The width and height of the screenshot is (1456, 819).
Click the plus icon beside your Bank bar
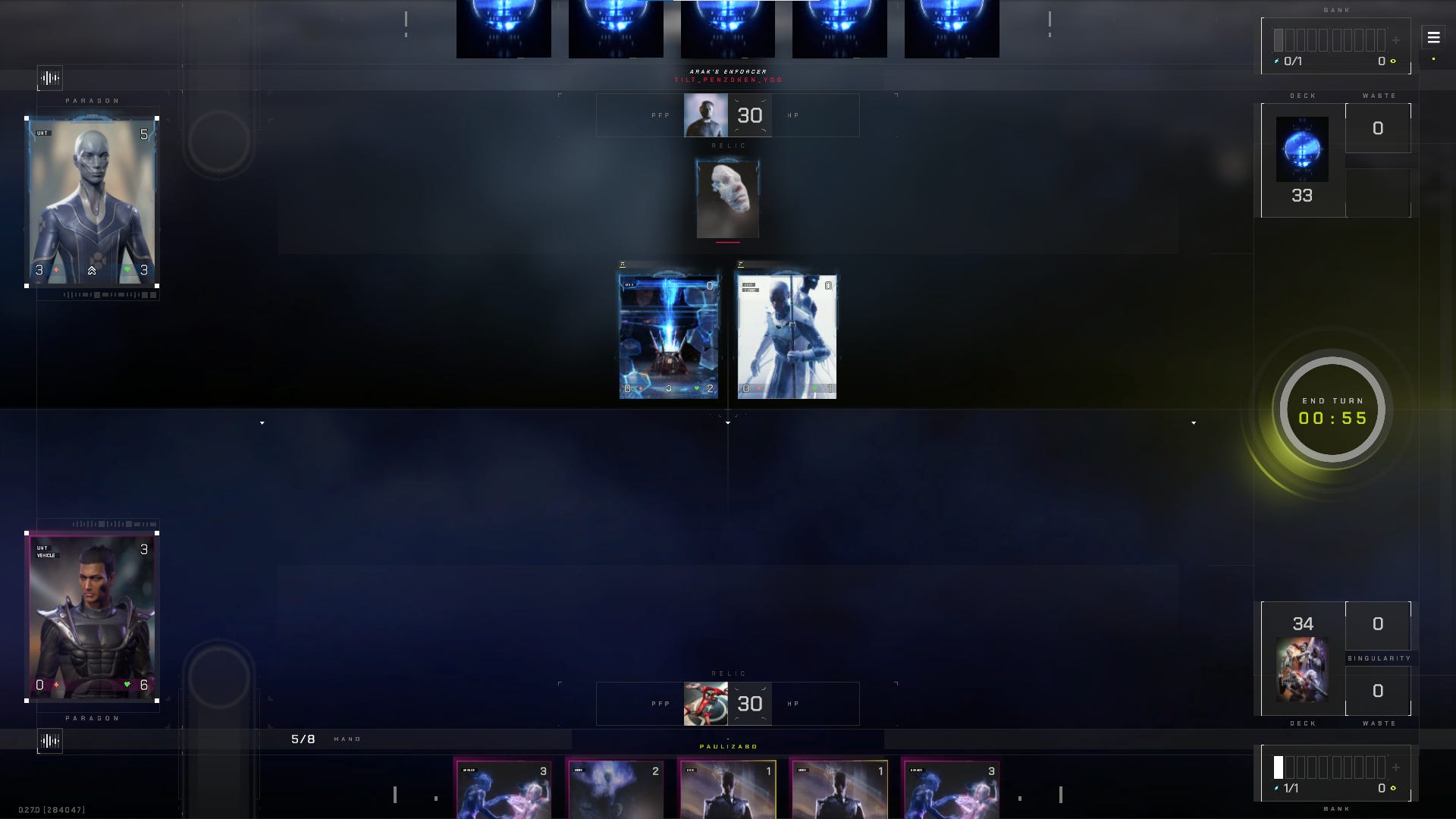tap(1396, 767)
